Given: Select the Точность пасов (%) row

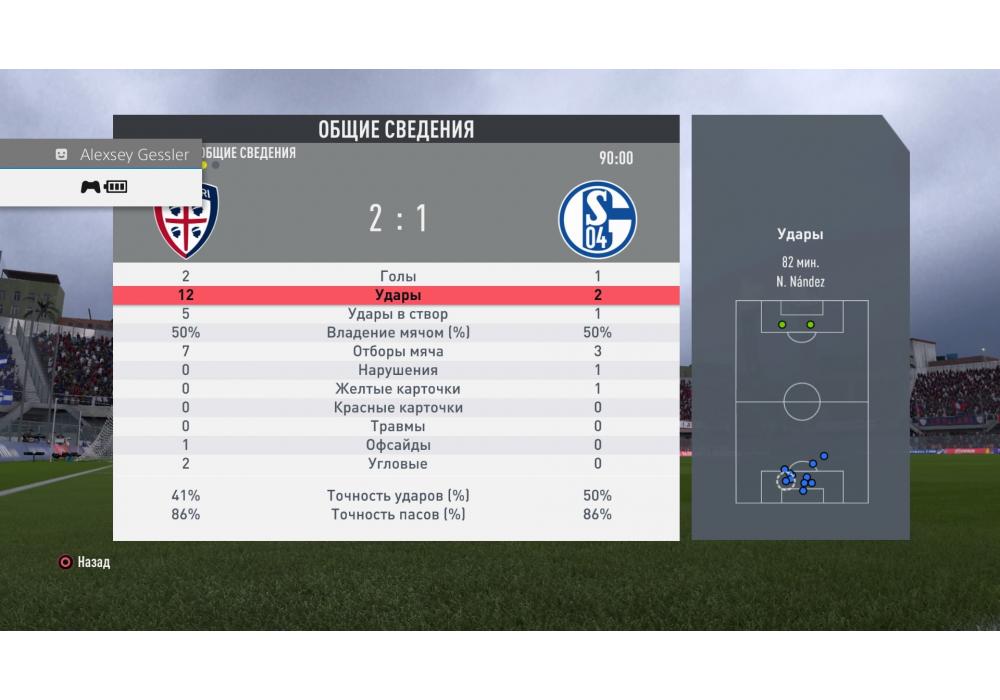Looking at the screenshot, I should [398, 514].
